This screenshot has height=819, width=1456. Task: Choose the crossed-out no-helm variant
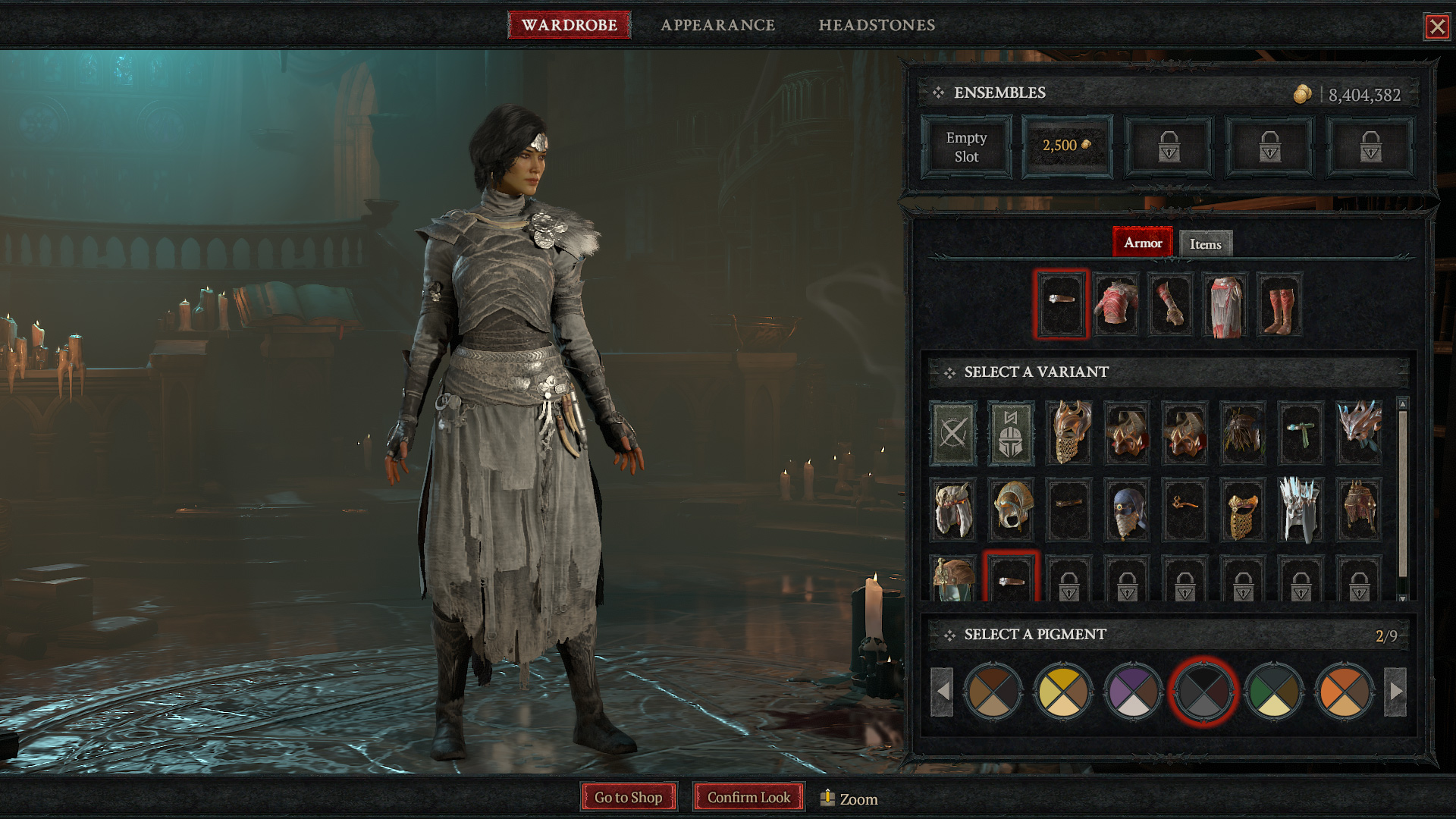[x=953, y=434]
